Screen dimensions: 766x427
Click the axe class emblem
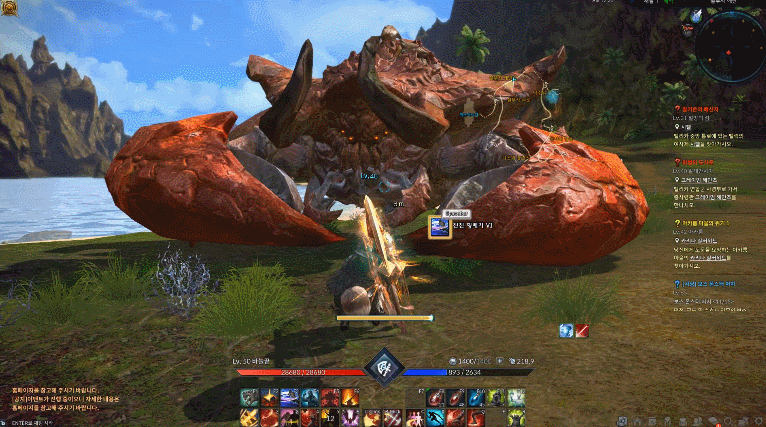[x=383, y=367]
